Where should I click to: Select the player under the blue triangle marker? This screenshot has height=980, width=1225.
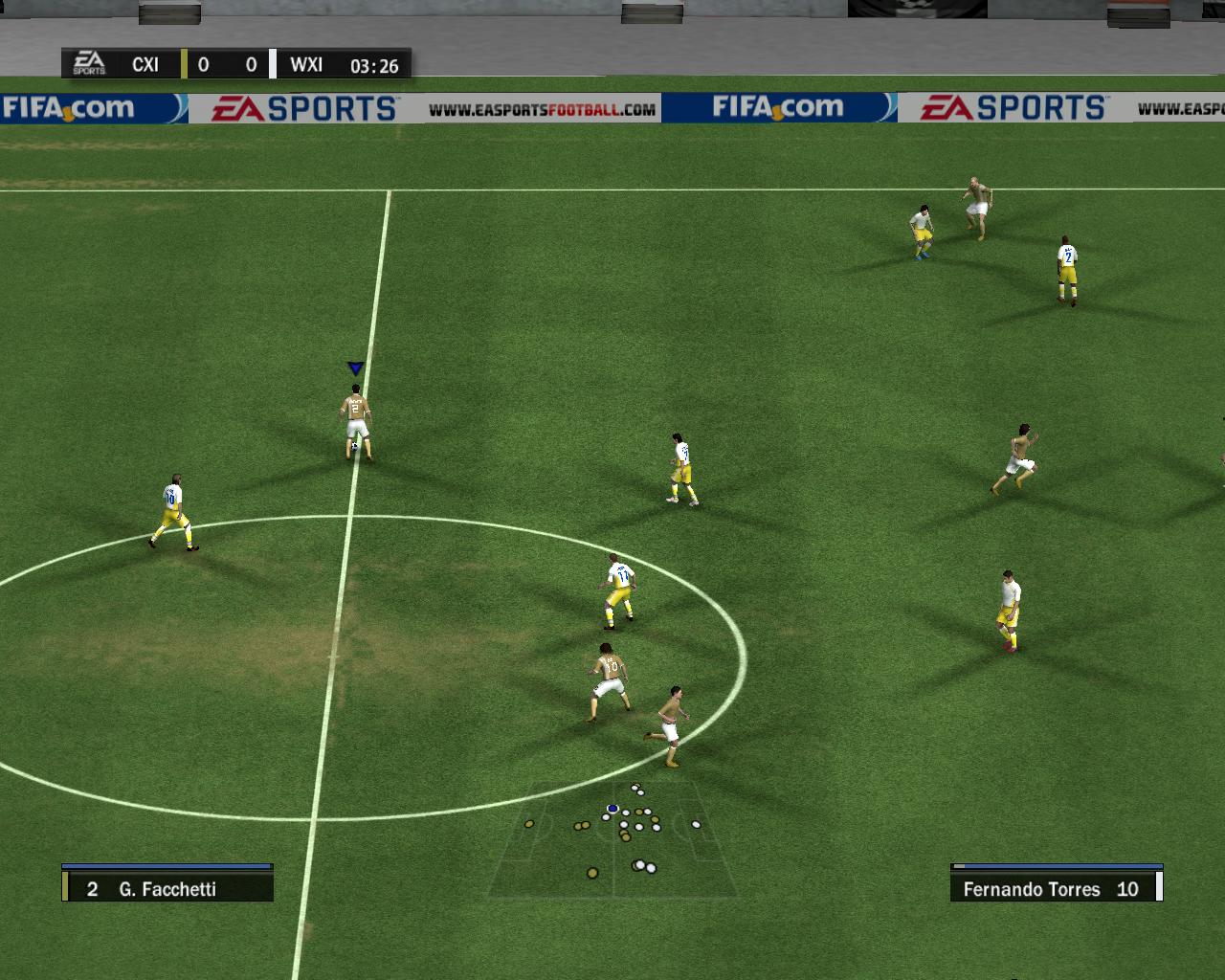[x=356, y=422]
